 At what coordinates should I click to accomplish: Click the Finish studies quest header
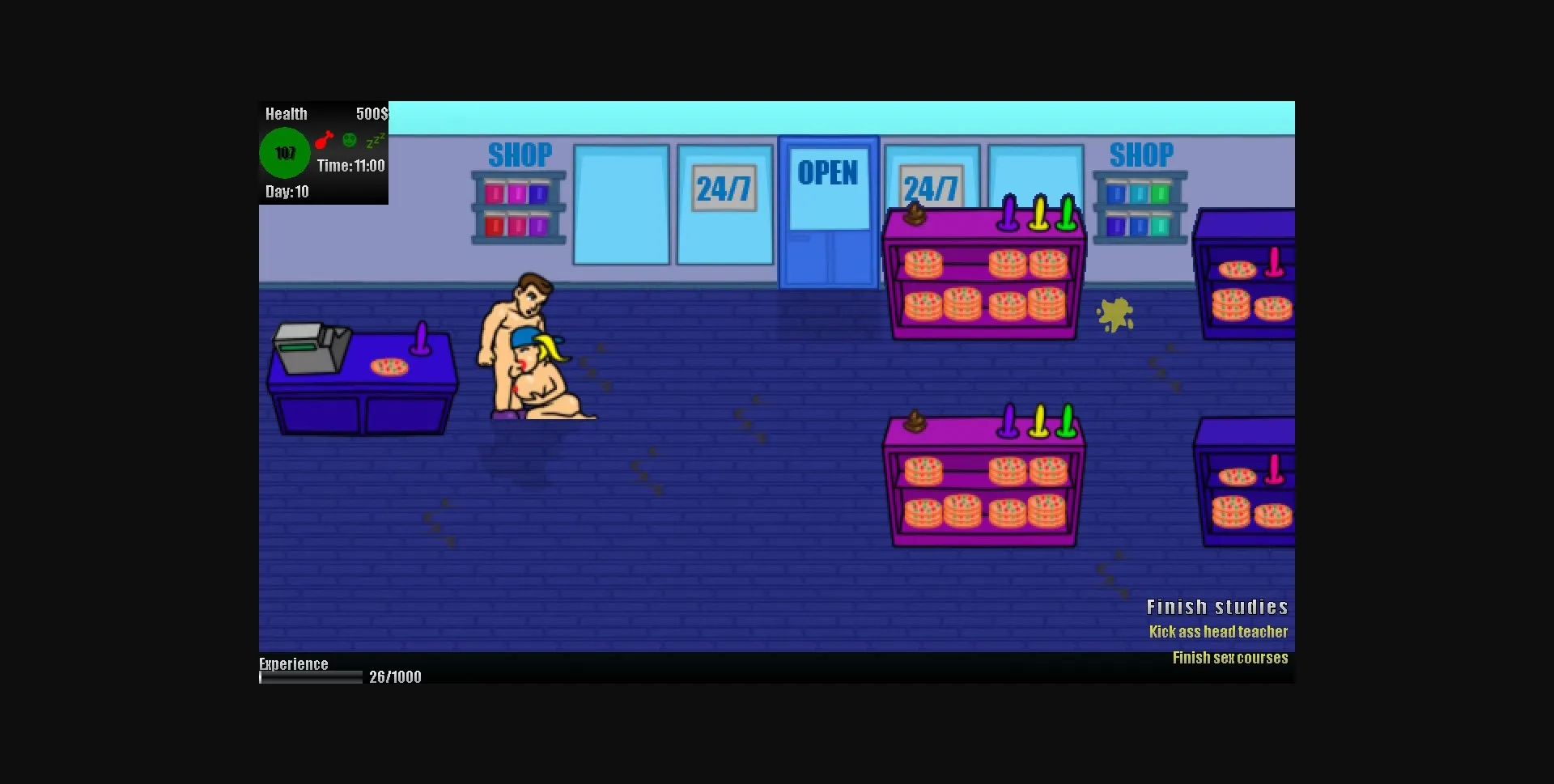1217,606
